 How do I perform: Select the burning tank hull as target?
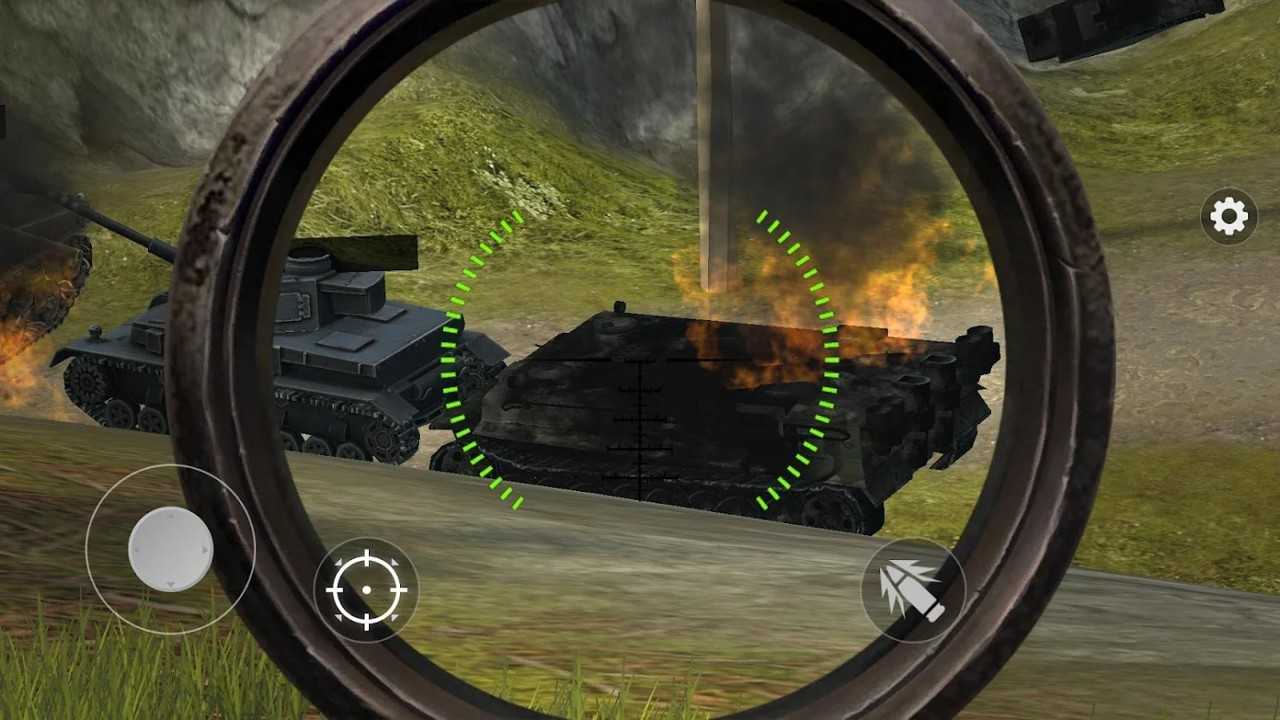[x=700, y=420]
